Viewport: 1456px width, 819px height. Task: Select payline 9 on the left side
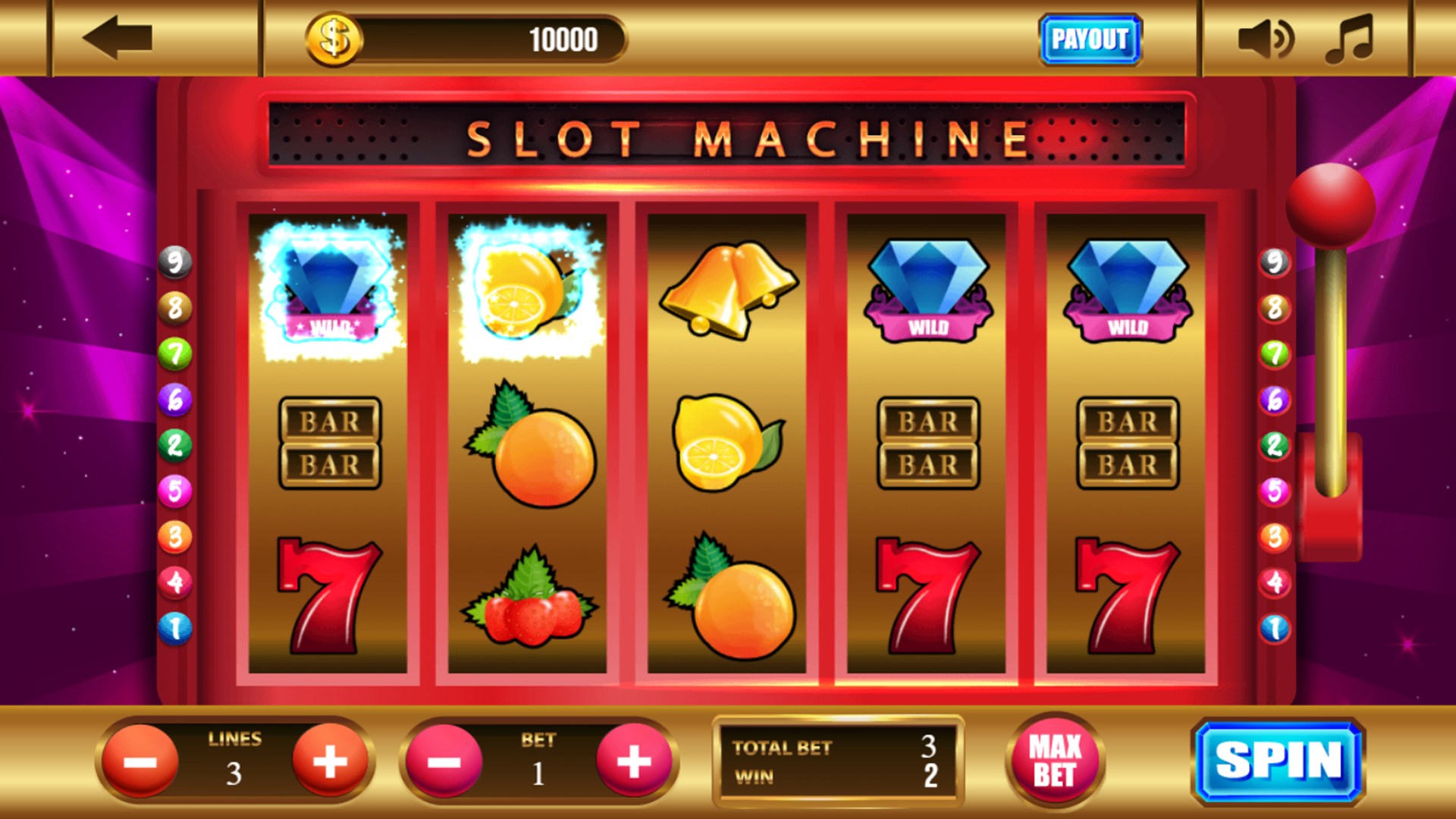(177, 262)
